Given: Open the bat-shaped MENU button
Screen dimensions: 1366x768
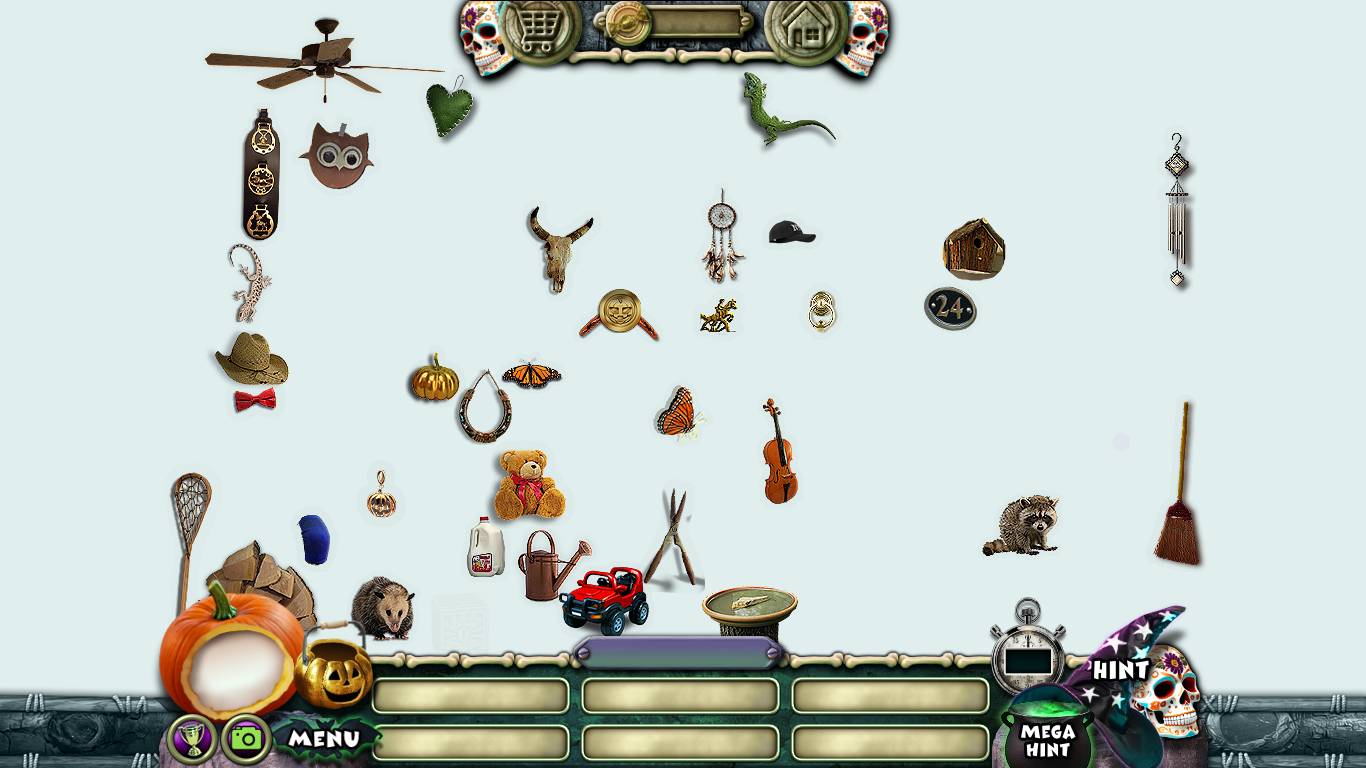Looking at the screenshot, I should coord(324,739).
